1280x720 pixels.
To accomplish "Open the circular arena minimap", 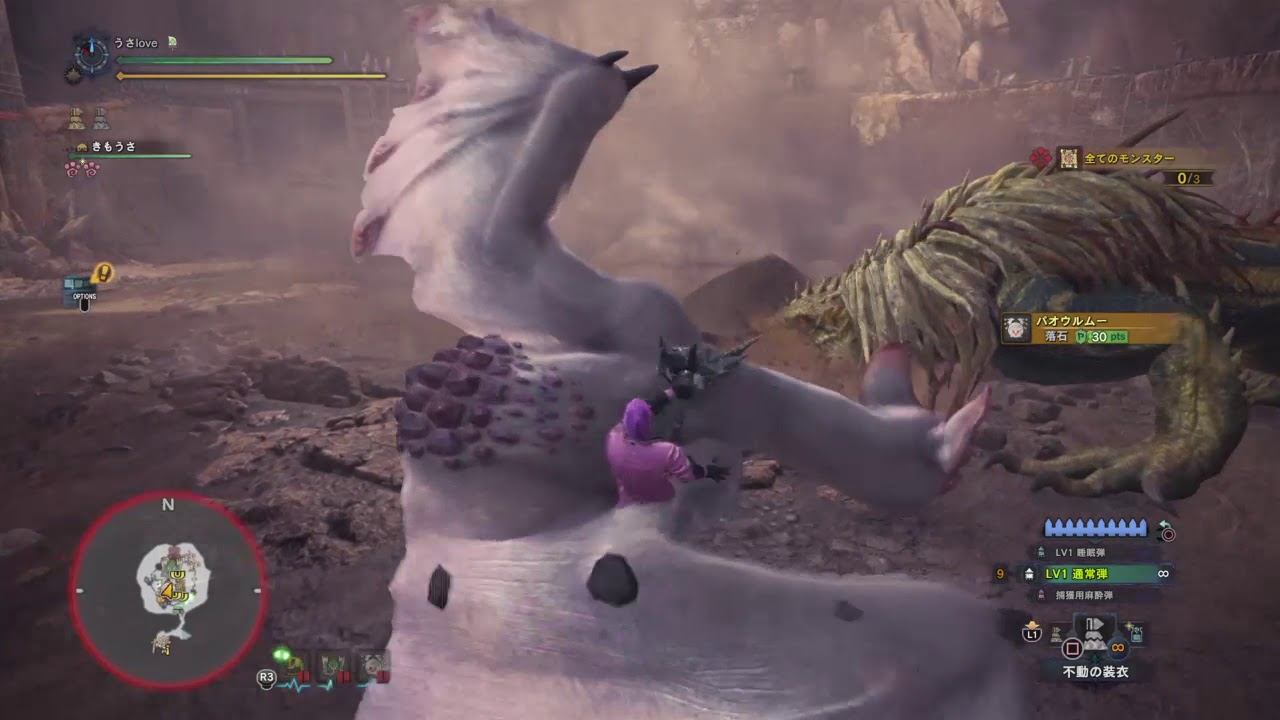I will tap(168, 590).
